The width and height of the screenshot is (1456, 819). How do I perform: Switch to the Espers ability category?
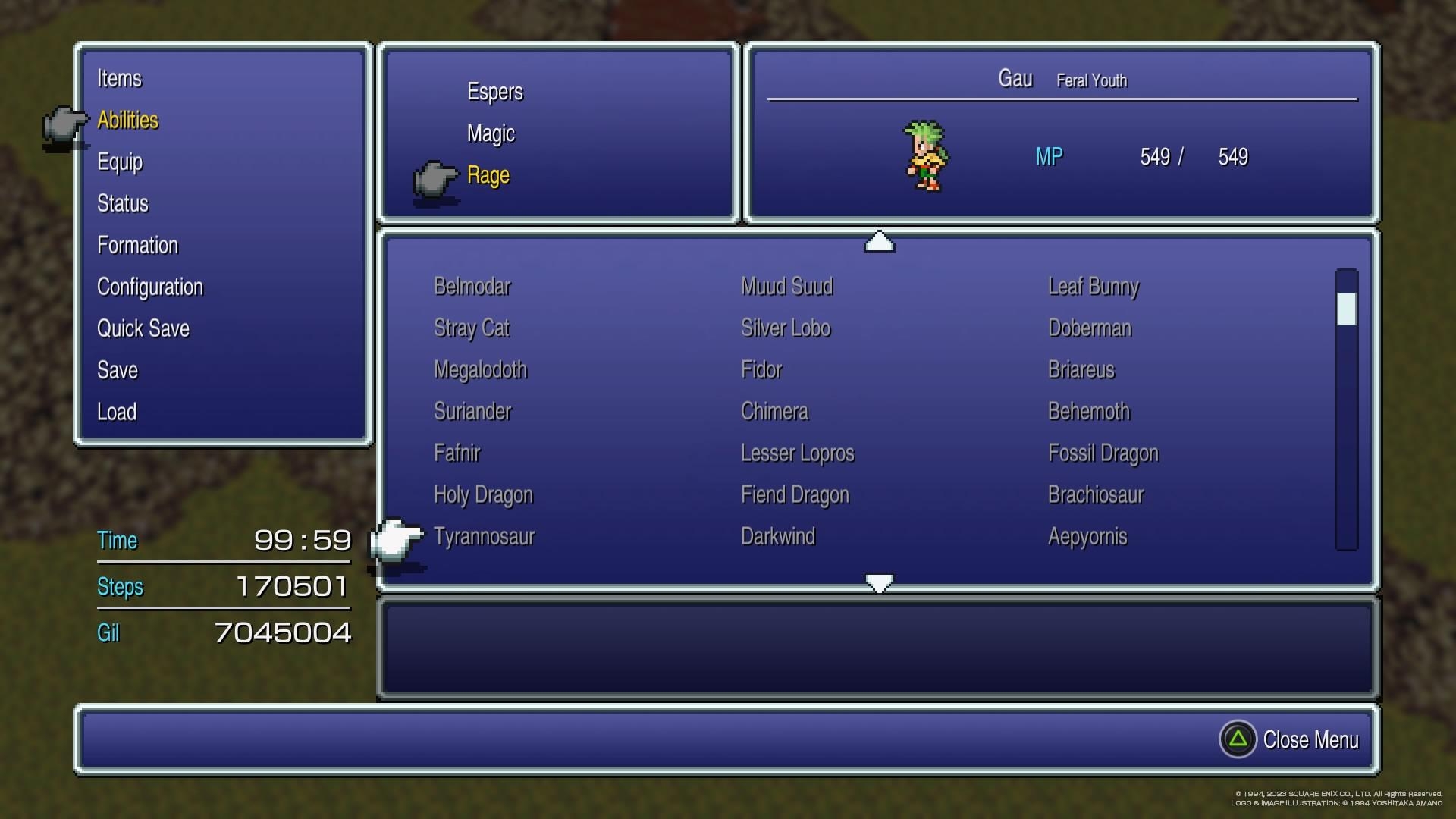(x=495, y=92)
